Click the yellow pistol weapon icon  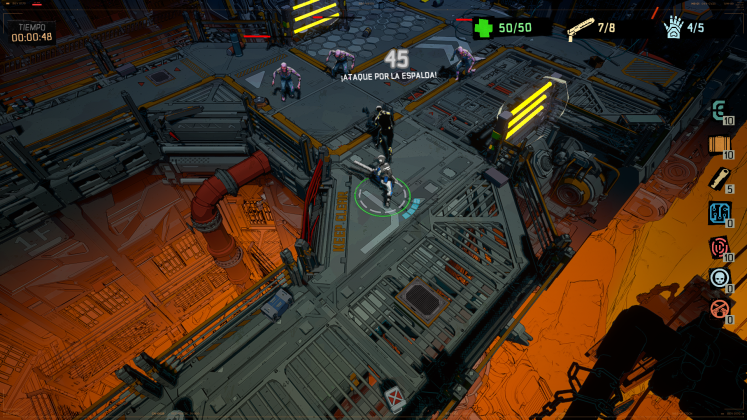click(579, 28)
